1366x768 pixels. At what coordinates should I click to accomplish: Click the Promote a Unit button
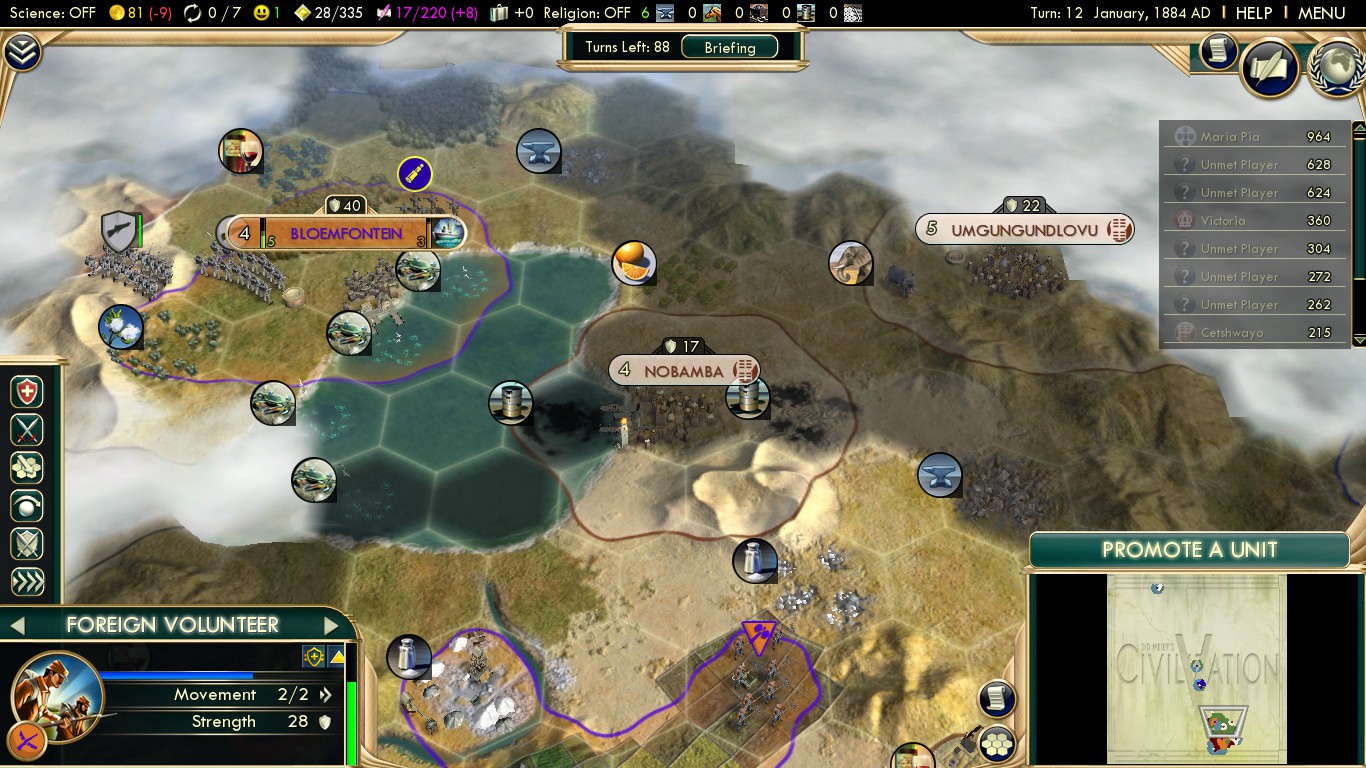[x=1189, y=549]
